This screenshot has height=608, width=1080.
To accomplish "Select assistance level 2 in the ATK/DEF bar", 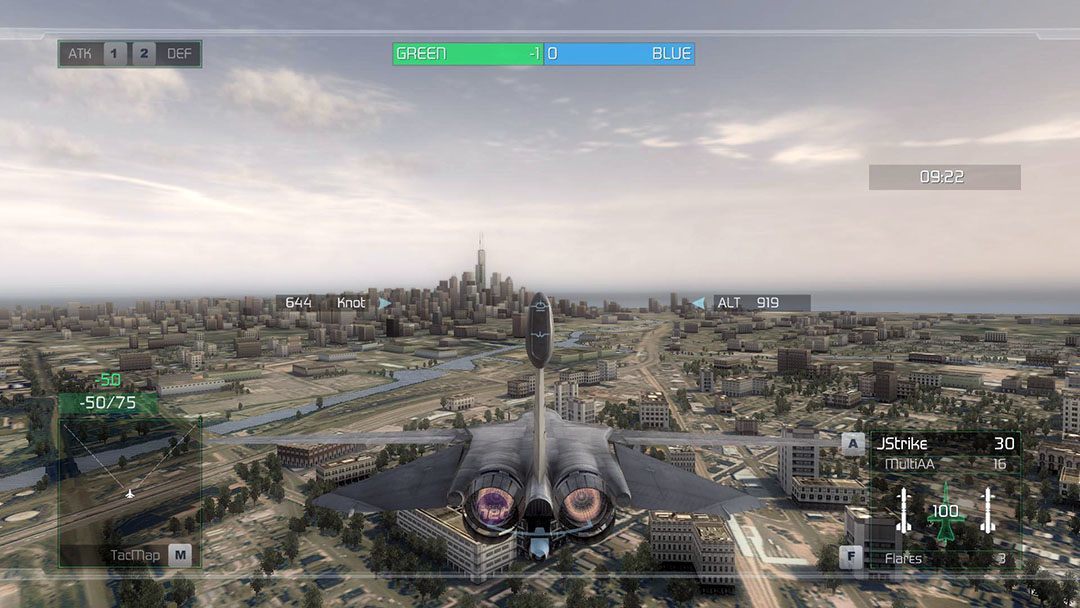I will [x=144, y=54].
